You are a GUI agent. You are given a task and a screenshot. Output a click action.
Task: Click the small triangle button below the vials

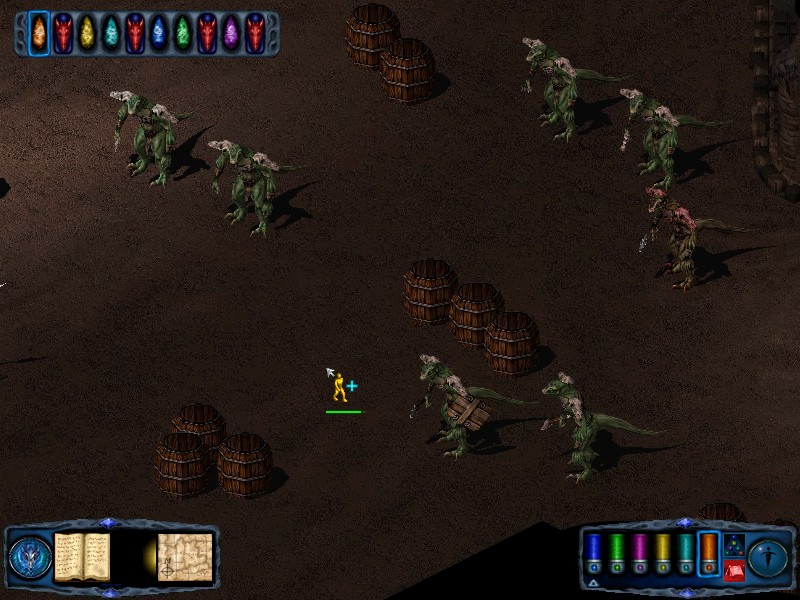593,582
